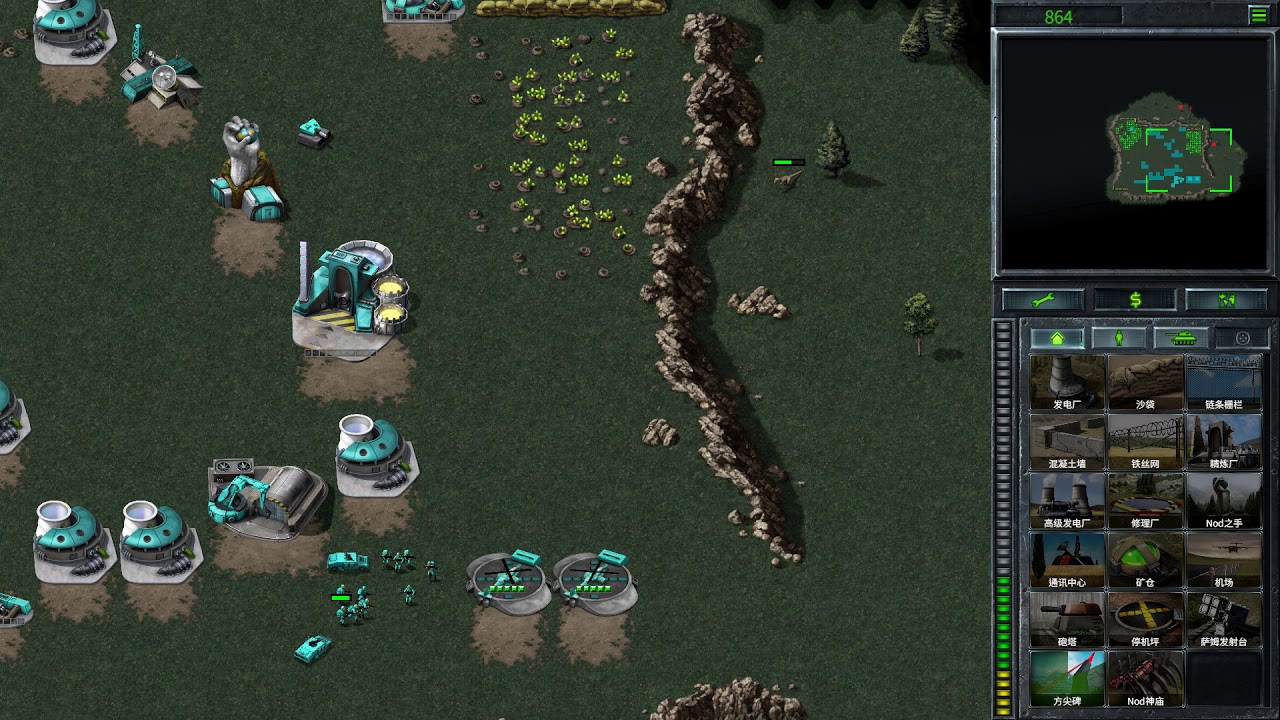Build the 修理厂 Repair Facility
Image resolution: width=1280 pixels, height=720 pixels.
pyautogui.click(x=1147, y=500)
